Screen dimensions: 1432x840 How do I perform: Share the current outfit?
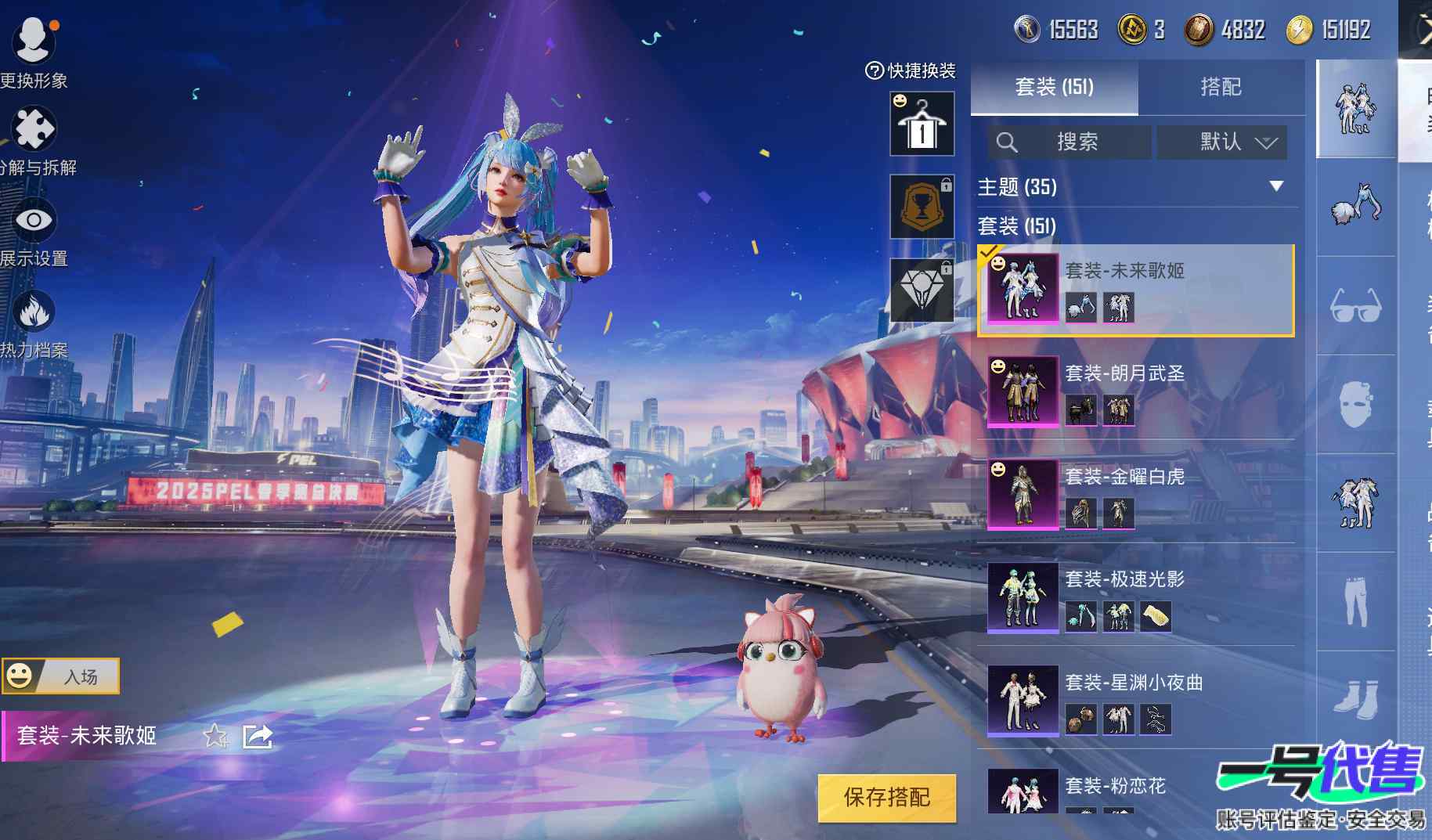tap(258, 736)
